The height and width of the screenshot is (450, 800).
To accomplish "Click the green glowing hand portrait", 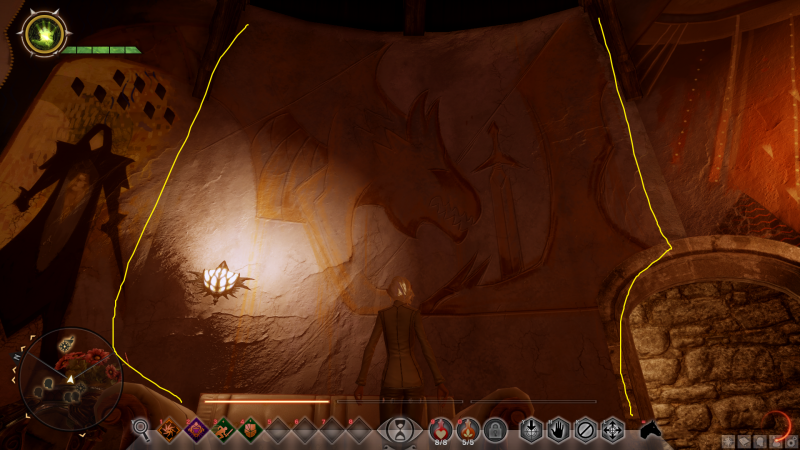I will [42, 36].
